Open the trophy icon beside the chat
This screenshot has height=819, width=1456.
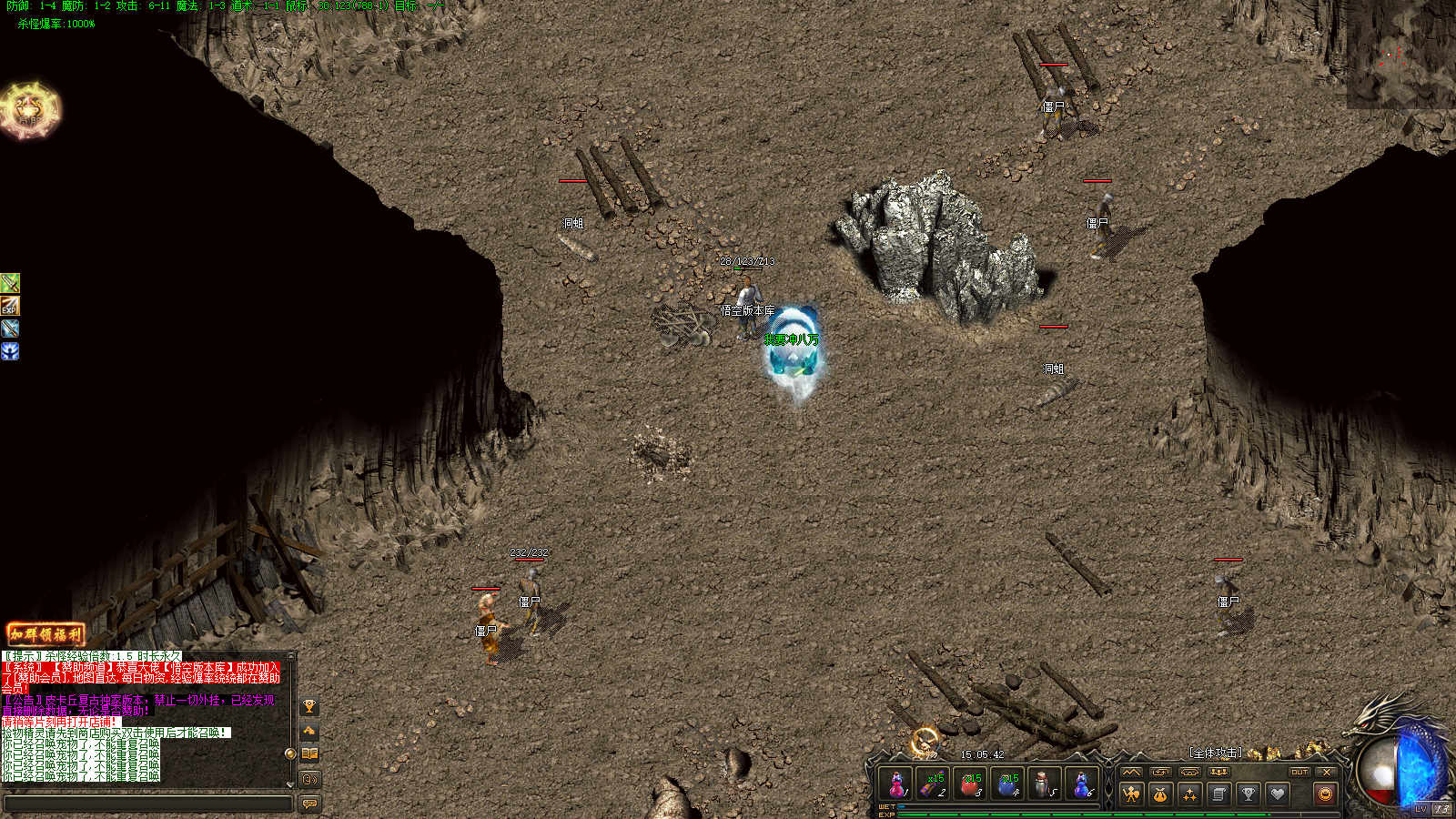click(309, 707)
